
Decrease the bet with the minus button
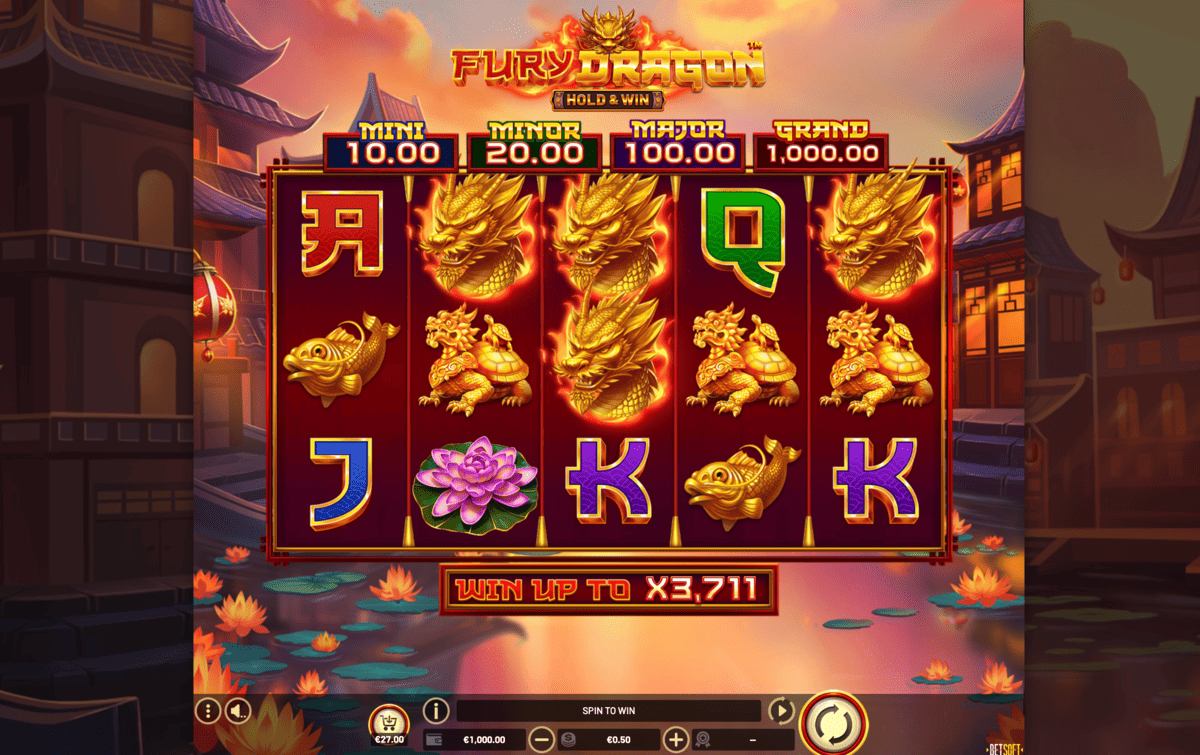[542, 740]
